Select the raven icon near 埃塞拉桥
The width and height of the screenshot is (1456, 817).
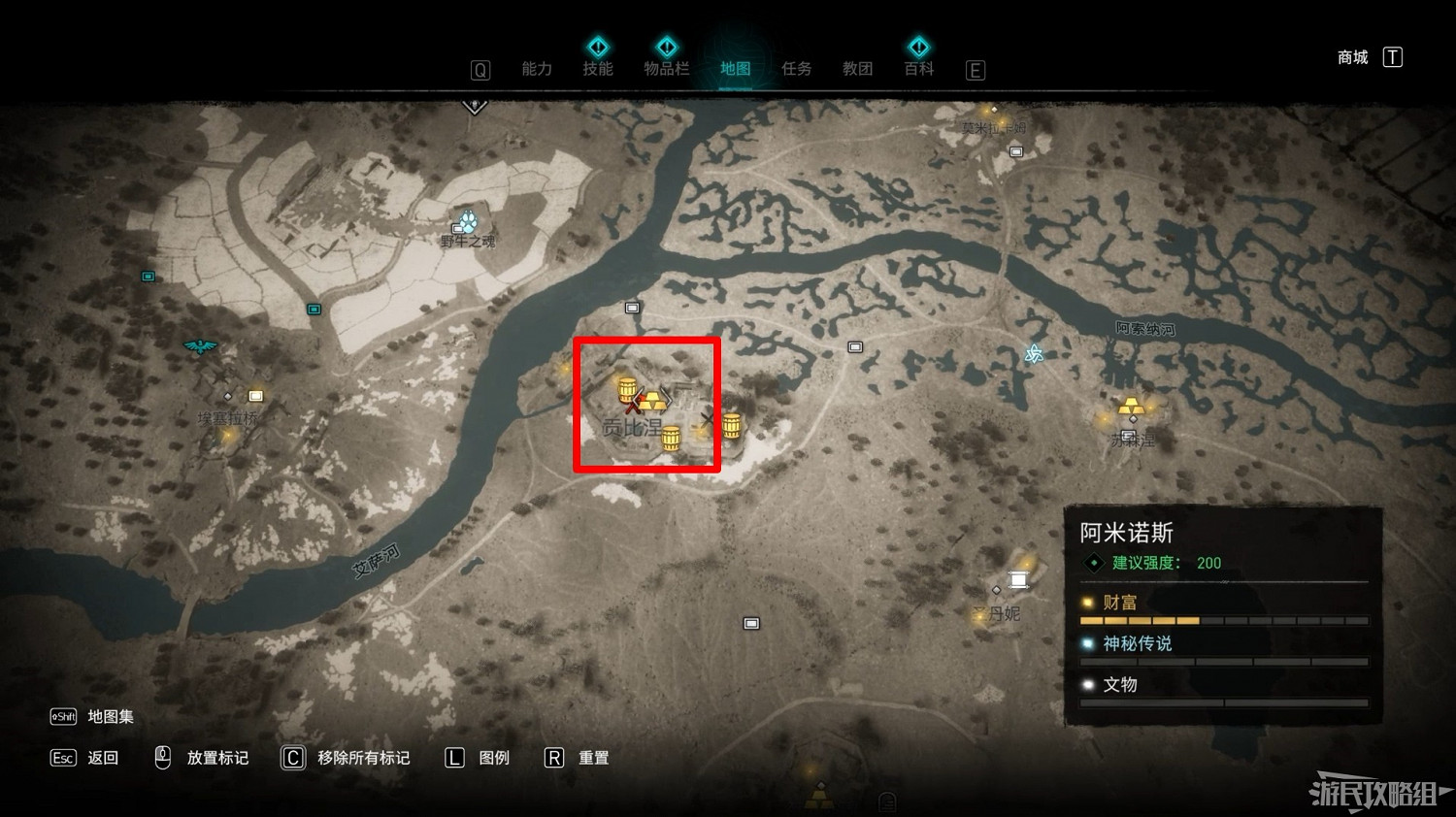pyautogui.click(x=201, y=345)
